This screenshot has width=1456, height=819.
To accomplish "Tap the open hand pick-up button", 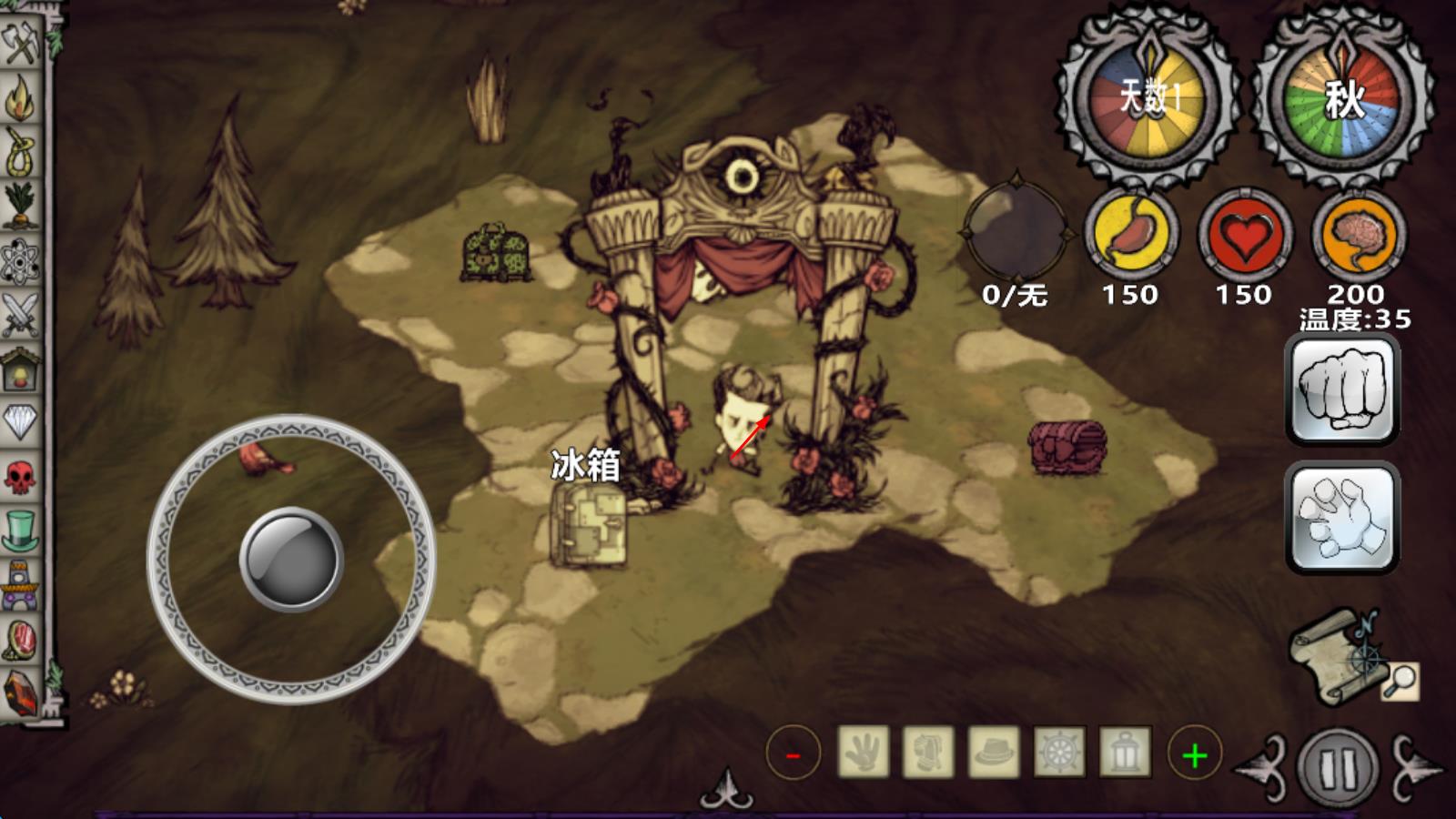I will coord(1342,517).
